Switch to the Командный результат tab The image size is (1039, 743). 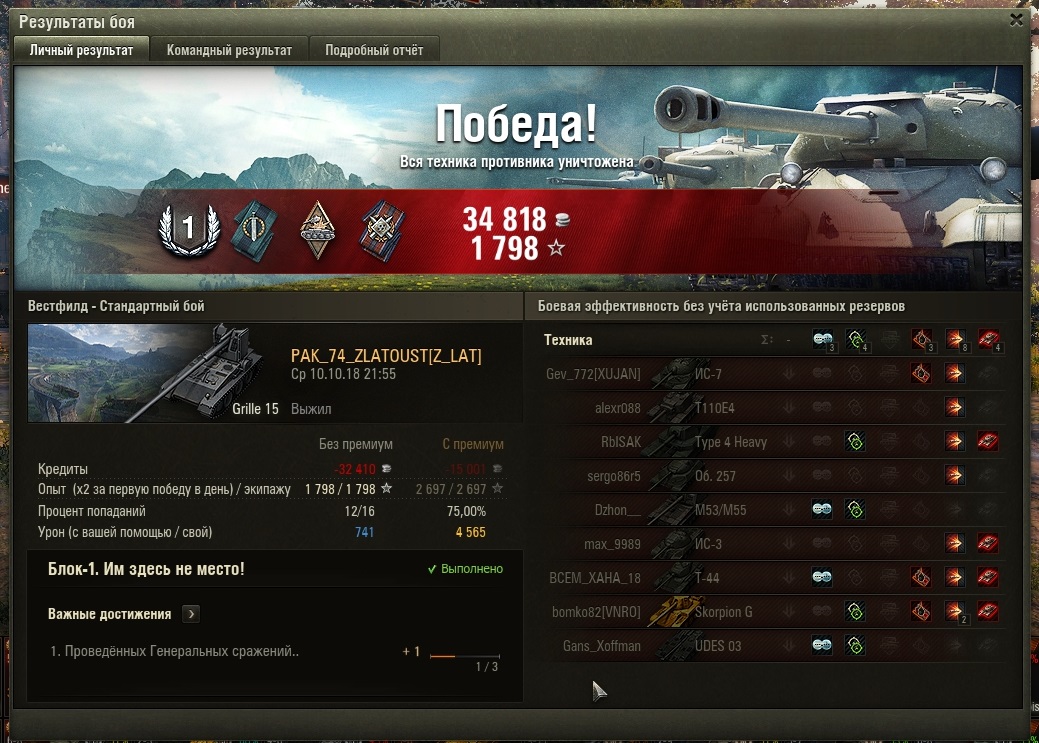[229, 50]
